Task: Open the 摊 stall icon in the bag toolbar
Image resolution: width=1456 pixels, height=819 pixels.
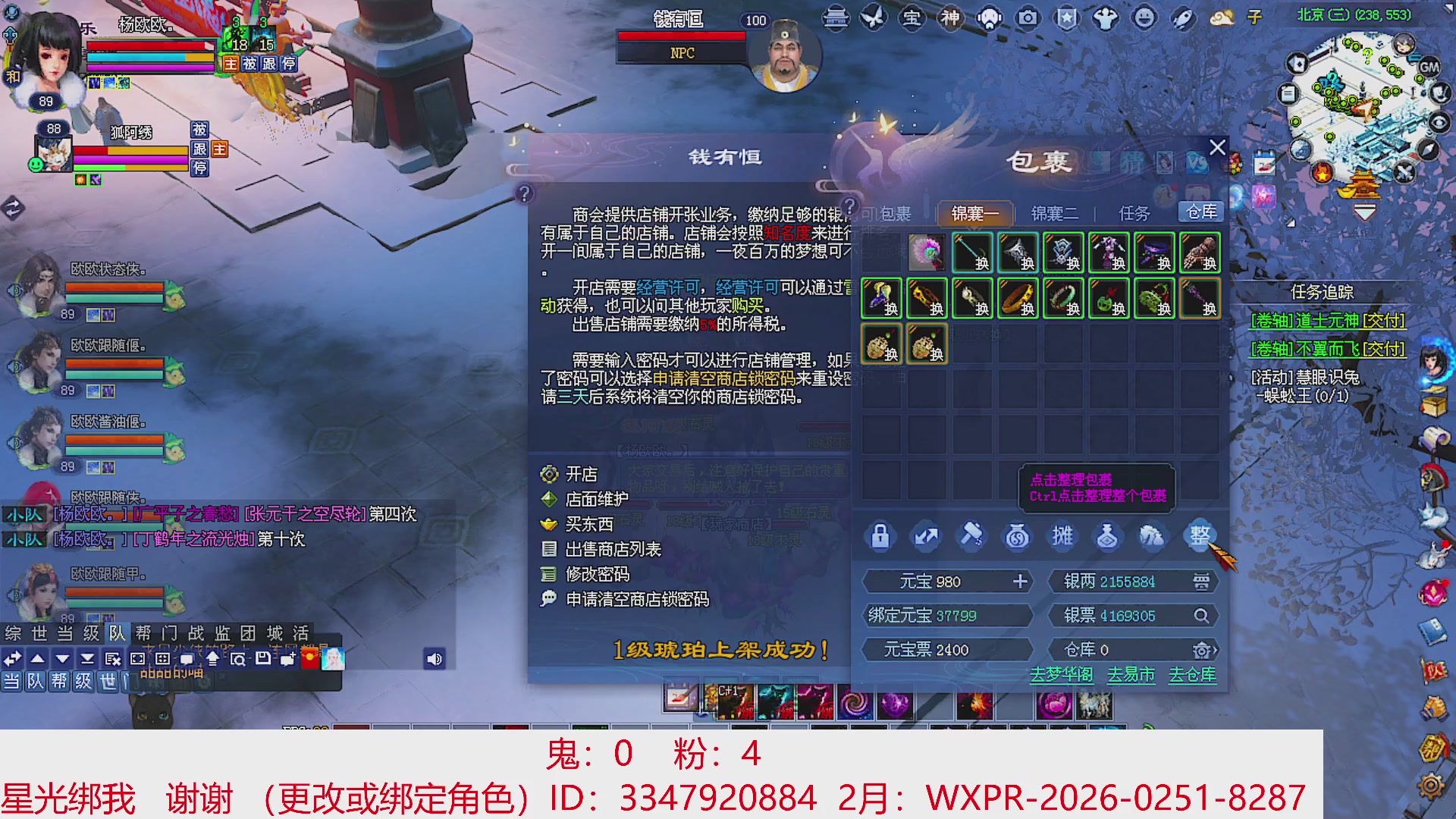Action: tap(1062, 536)
